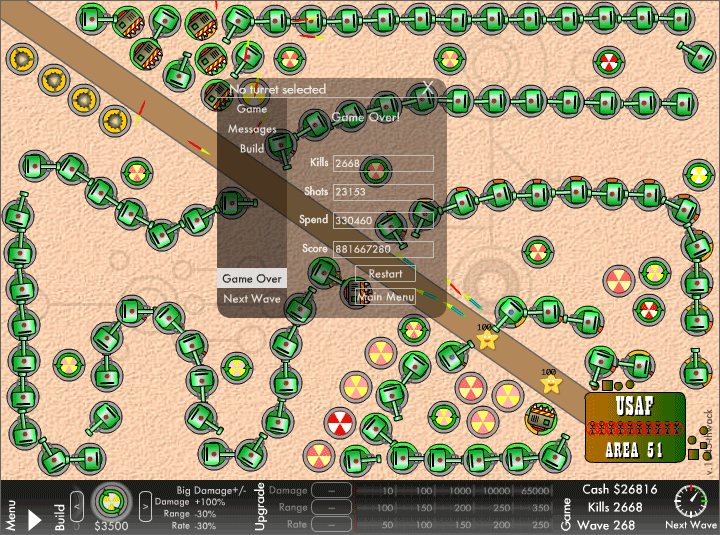Open the vertical Build section label
Screen dimensions: 720x535
click(x=59, y=508)
